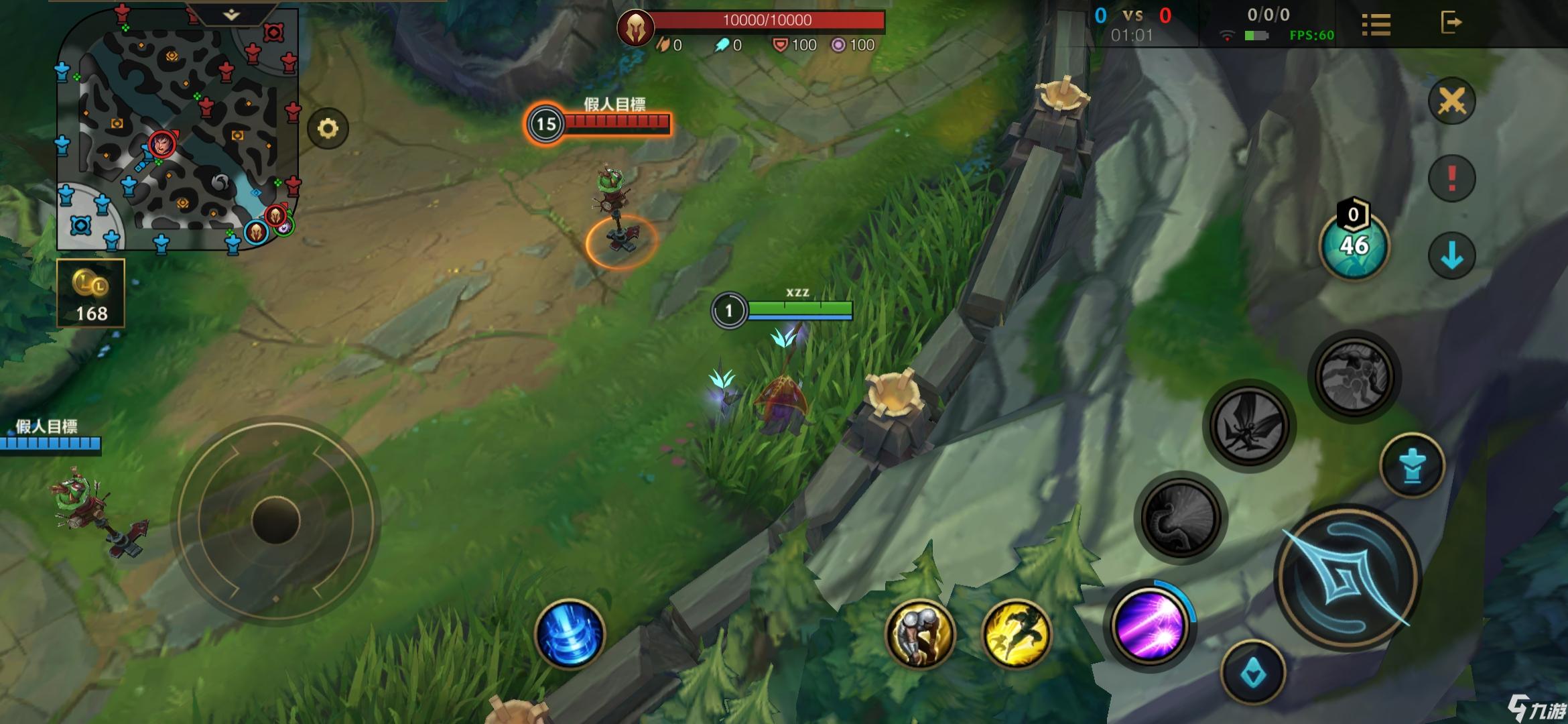Select the greyed-out tentacle ability
1568x724 pixels.
[1182, 518]
